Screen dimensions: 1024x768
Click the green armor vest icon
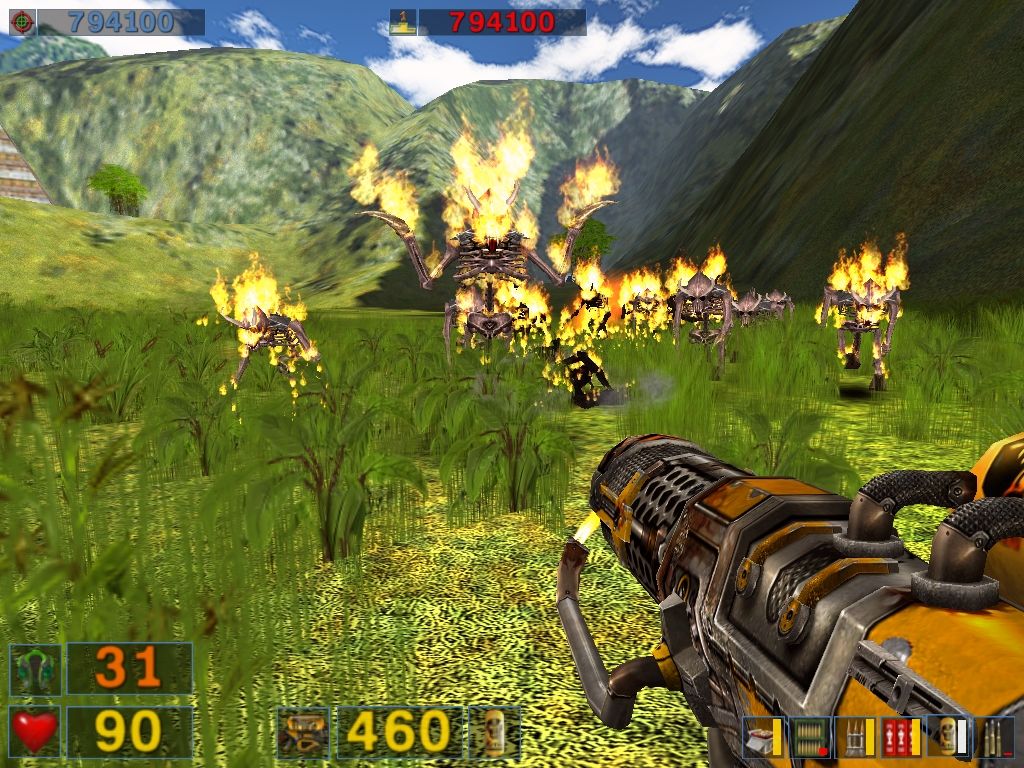(x=35, y=669)
